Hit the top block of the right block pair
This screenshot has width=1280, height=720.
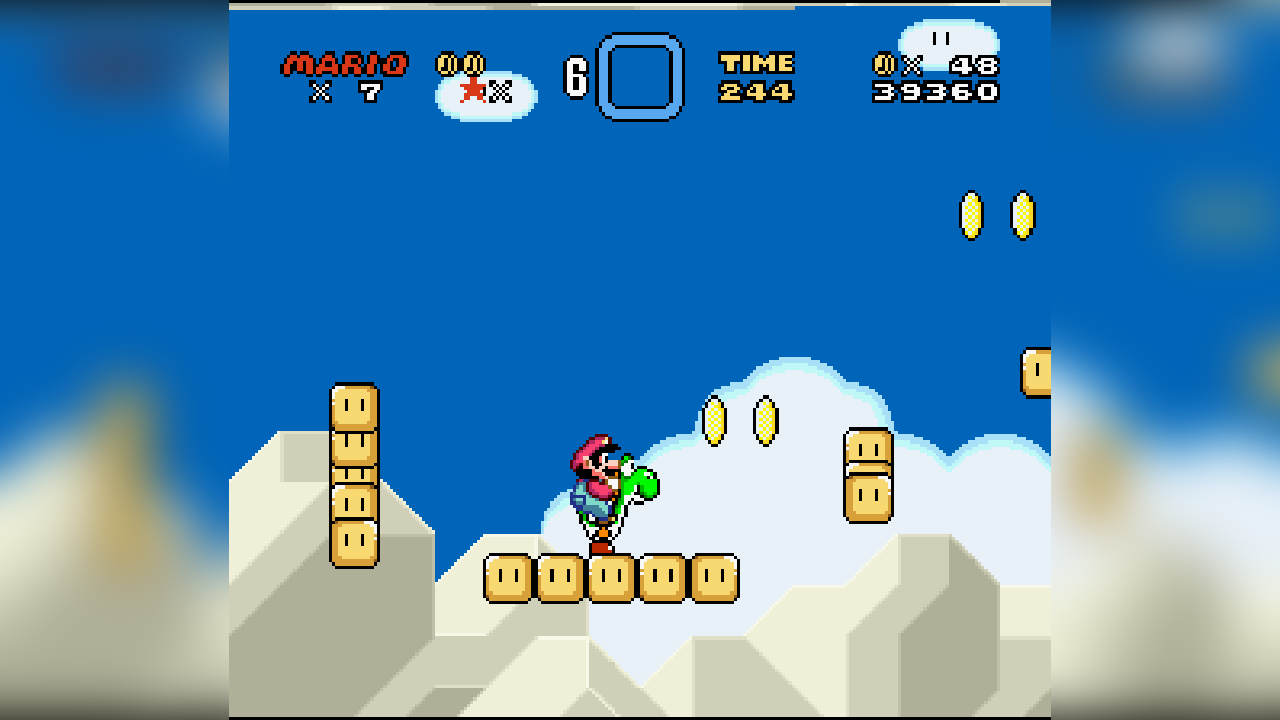pyautogui.click(x=866, y=444)
